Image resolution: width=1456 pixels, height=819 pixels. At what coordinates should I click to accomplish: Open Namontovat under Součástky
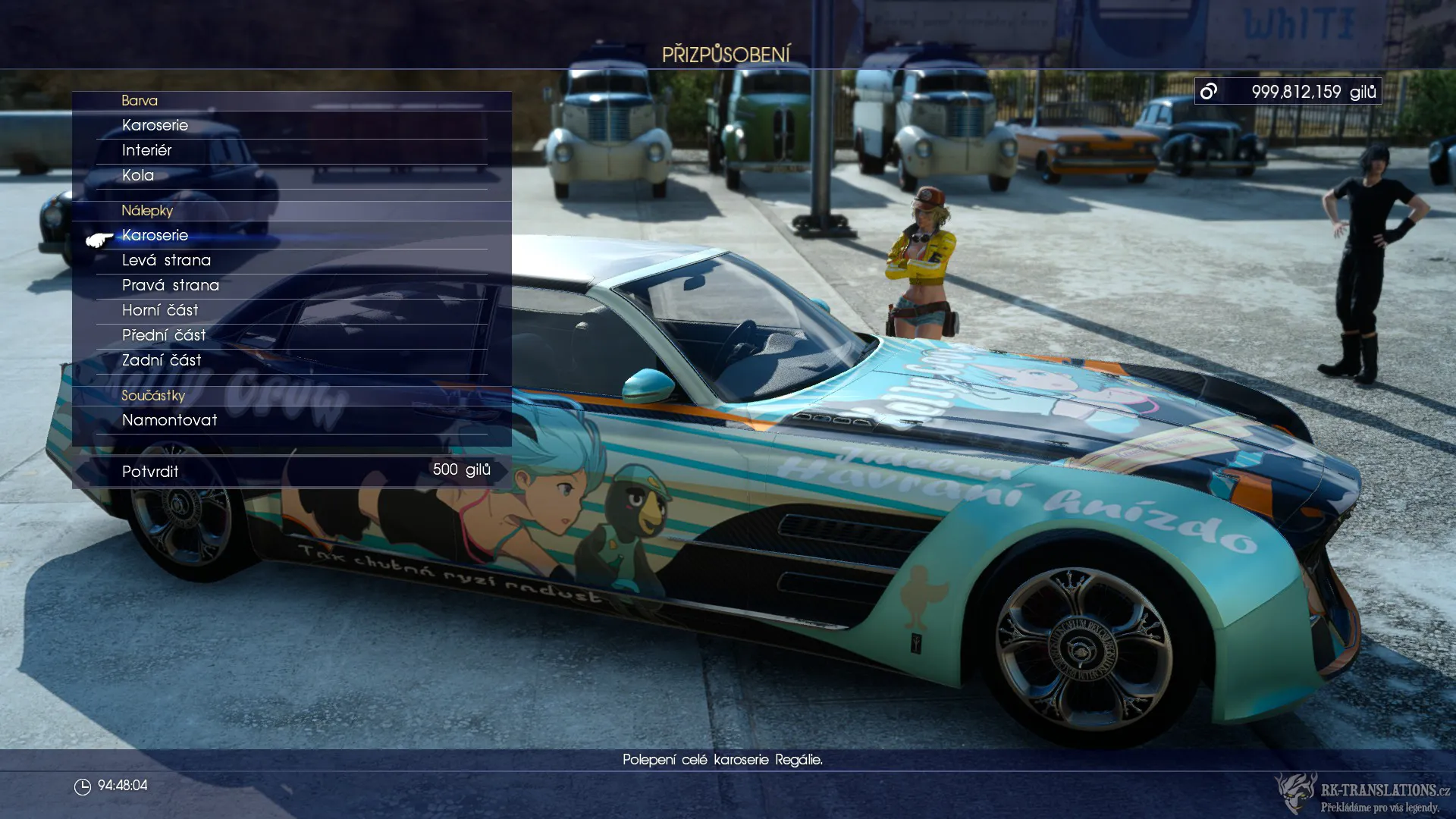click(x=170, y=420)
